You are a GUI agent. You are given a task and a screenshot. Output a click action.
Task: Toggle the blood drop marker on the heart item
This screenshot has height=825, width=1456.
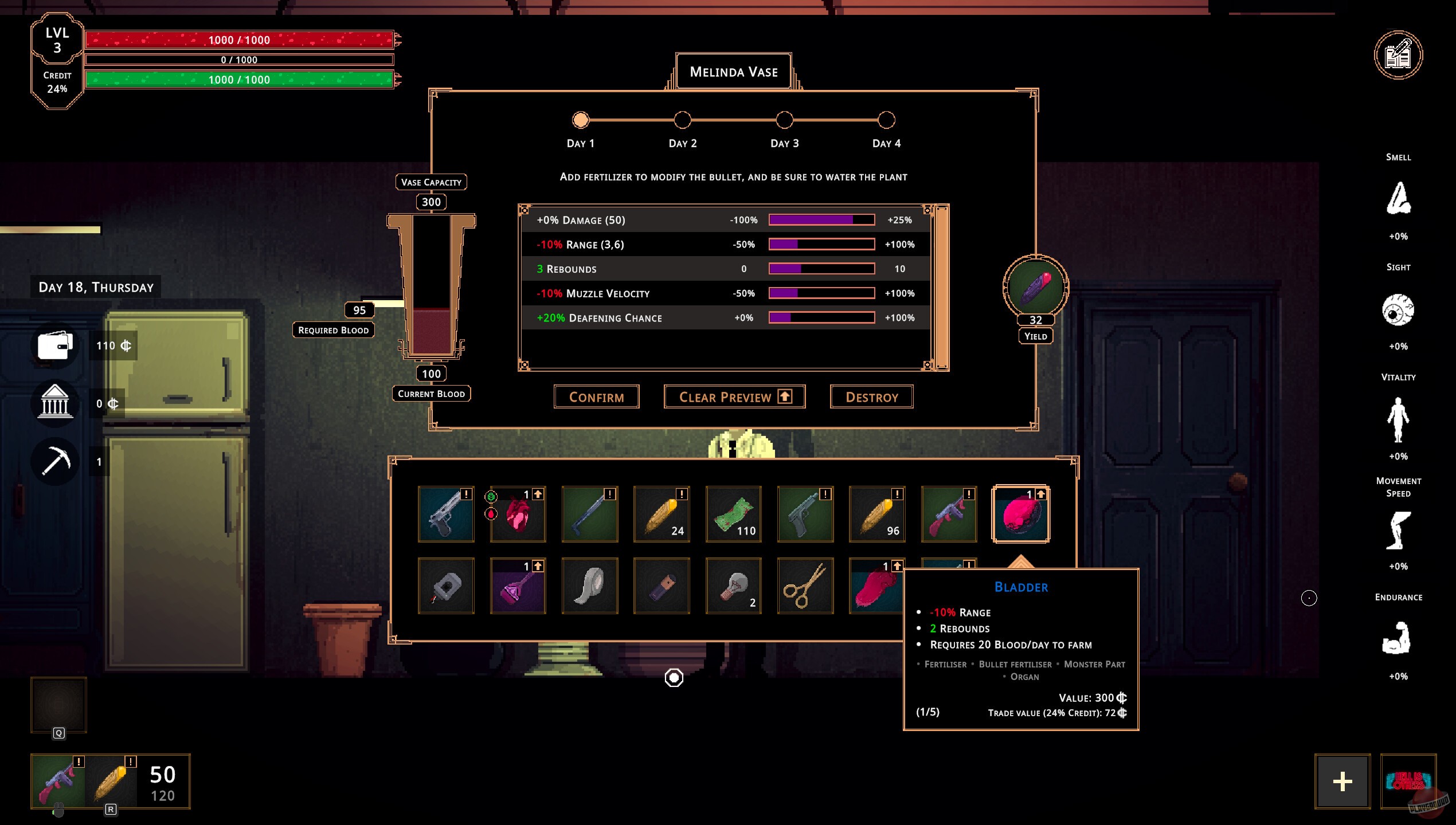(490, 513)
